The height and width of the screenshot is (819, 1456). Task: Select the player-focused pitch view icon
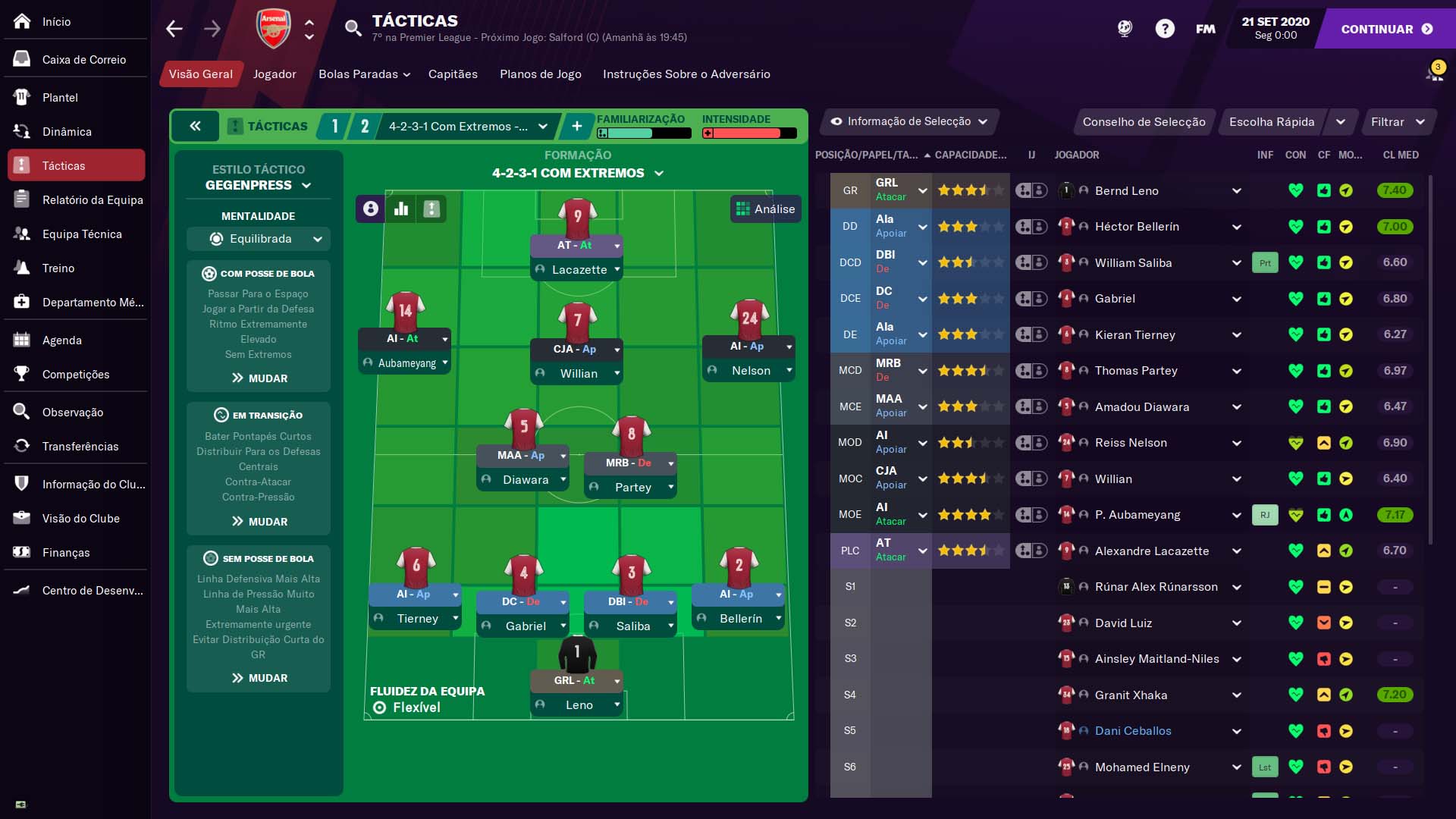(x=369, y=209)
